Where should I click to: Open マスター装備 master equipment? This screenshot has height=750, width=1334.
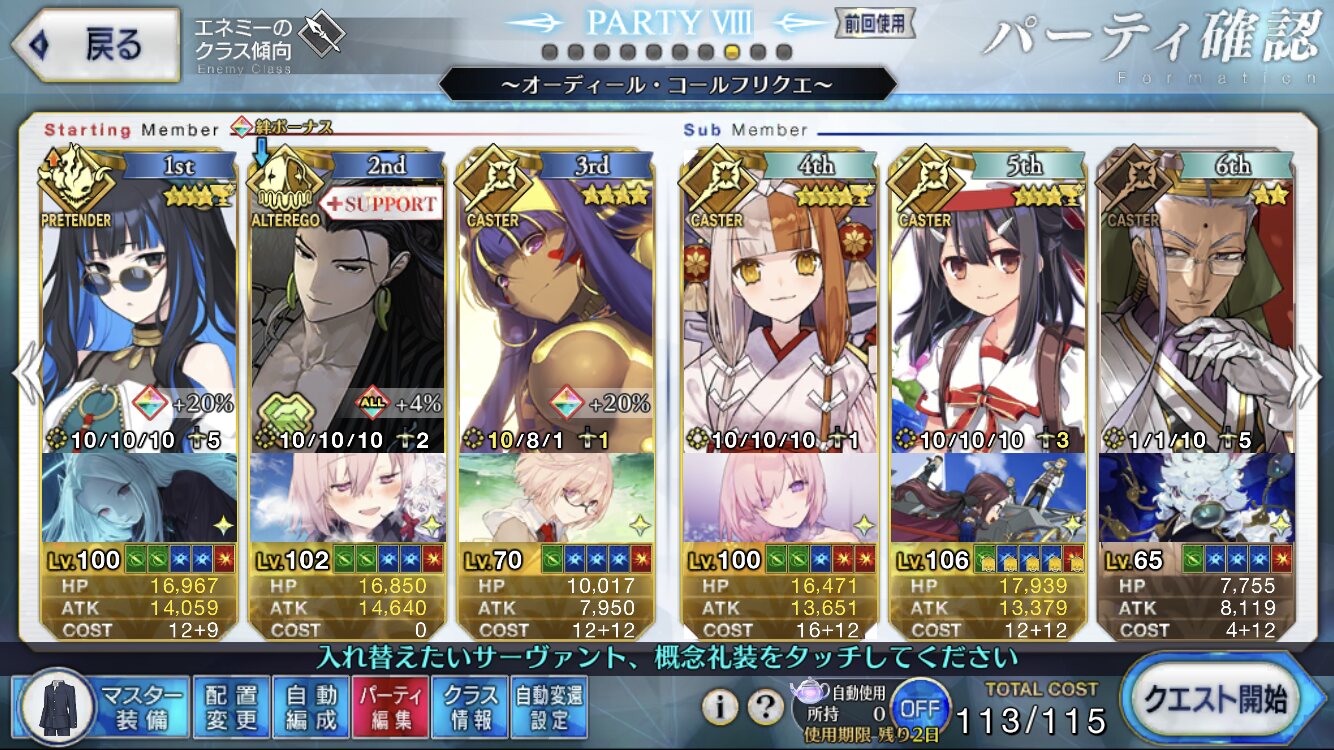101,706
